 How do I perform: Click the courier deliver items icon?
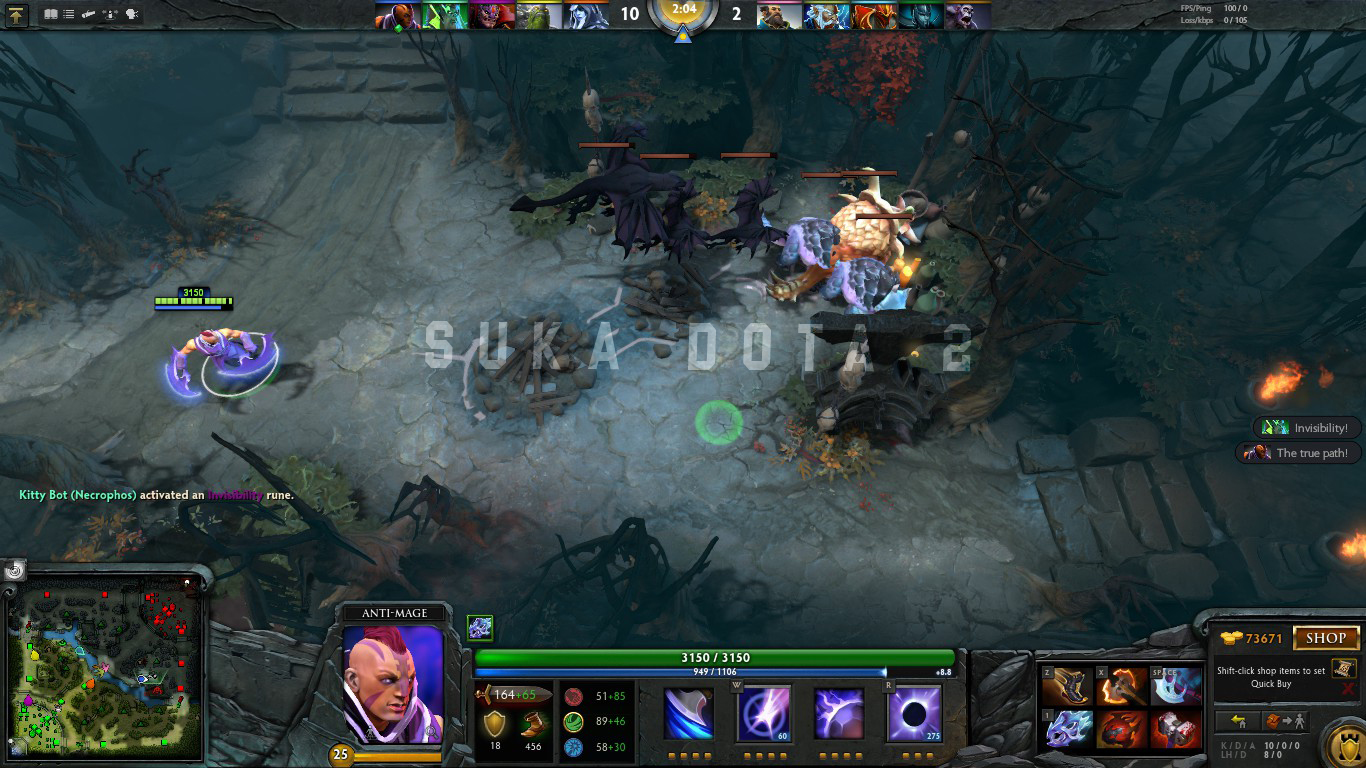coord(1285,720)
